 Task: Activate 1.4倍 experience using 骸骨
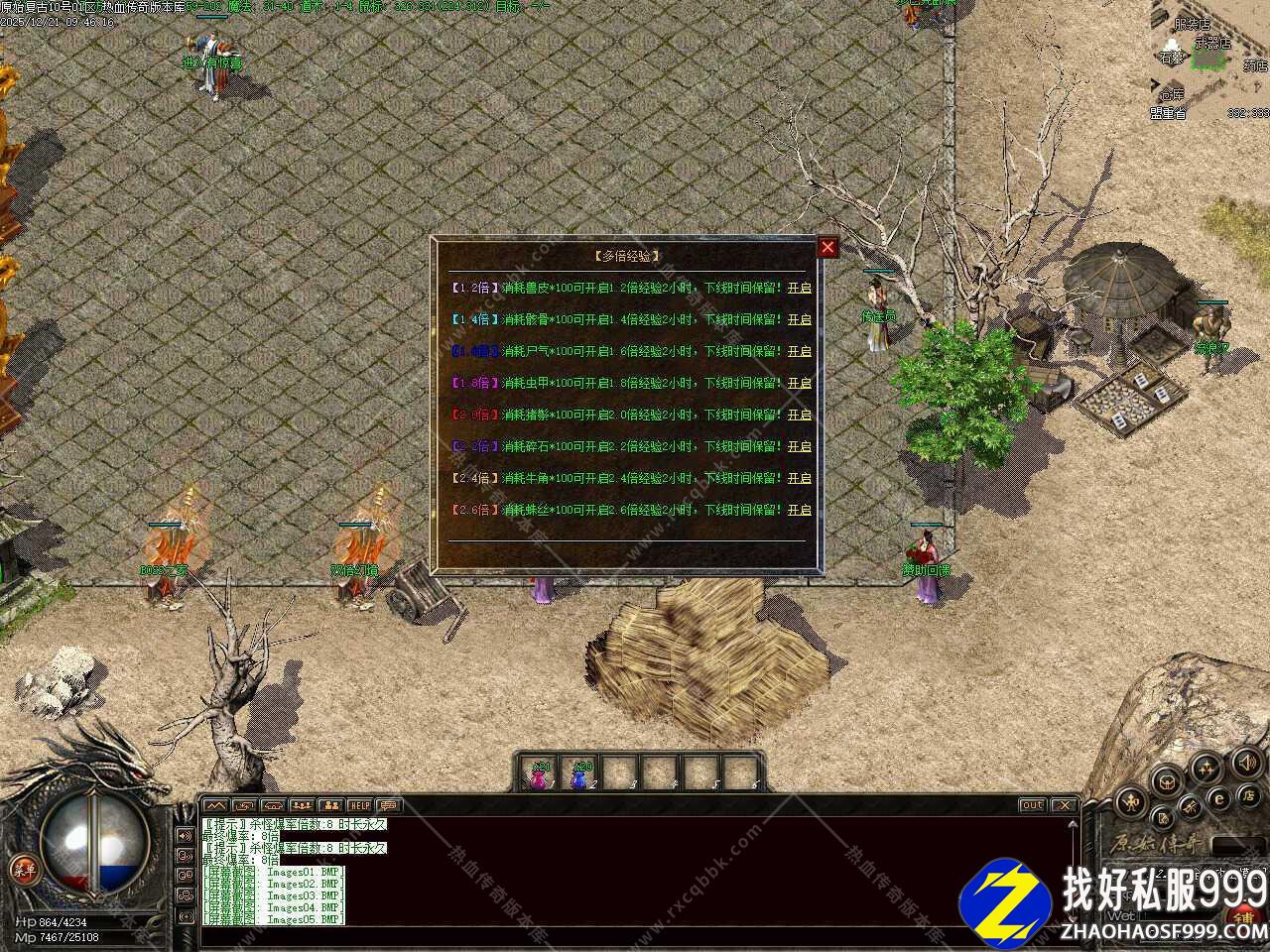pyautogui.click(x=799, y=319)
